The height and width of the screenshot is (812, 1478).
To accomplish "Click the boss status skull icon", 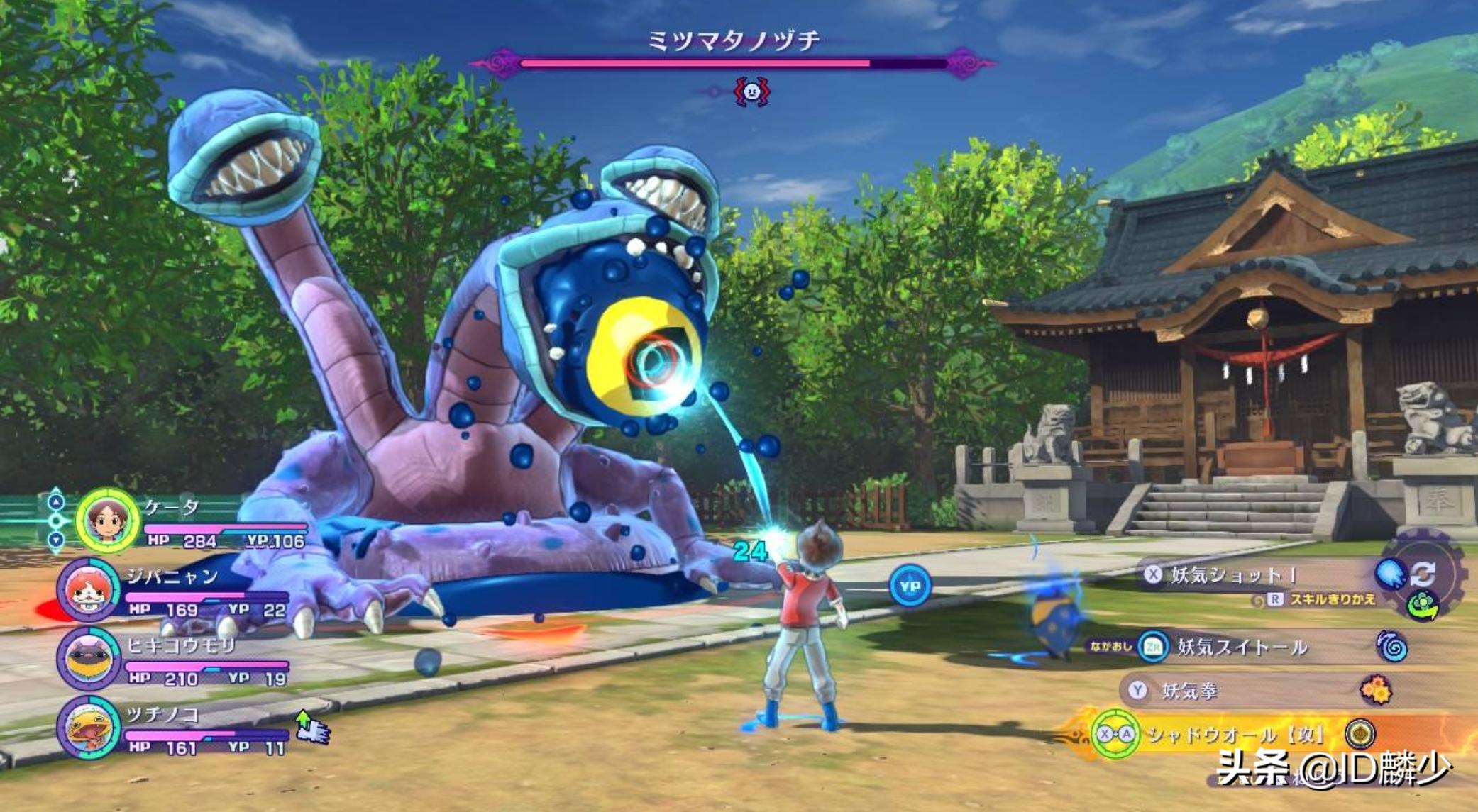I will [x=752, y=91].
